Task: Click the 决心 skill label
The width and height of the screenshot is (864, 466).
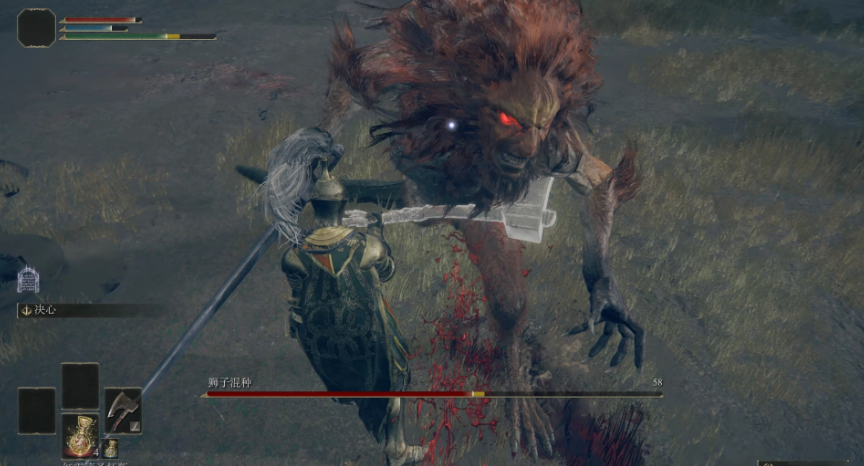Action: pos(45,310)
